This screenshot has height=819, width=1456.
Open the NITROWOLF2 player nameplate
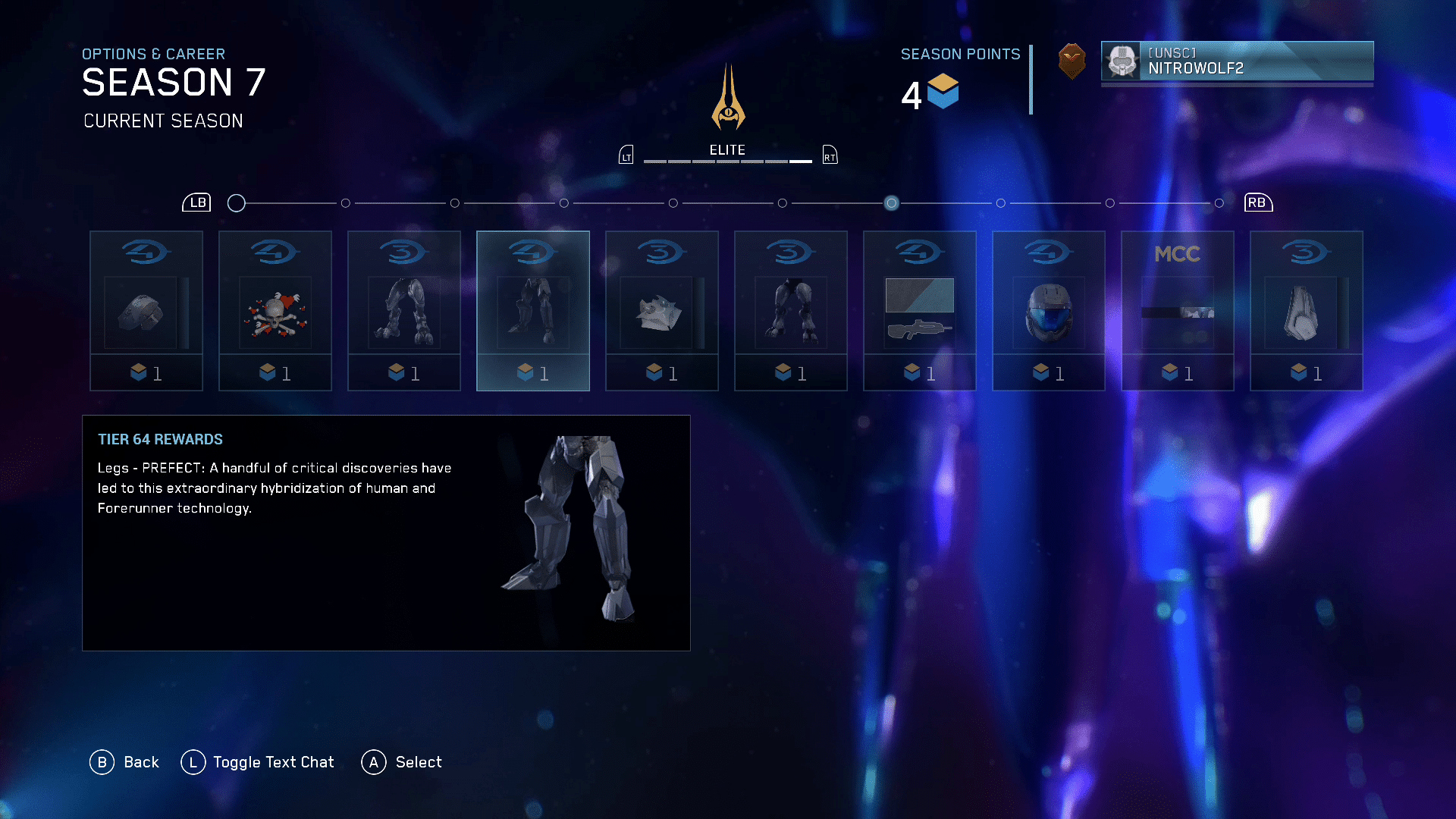pos(1237,61)
